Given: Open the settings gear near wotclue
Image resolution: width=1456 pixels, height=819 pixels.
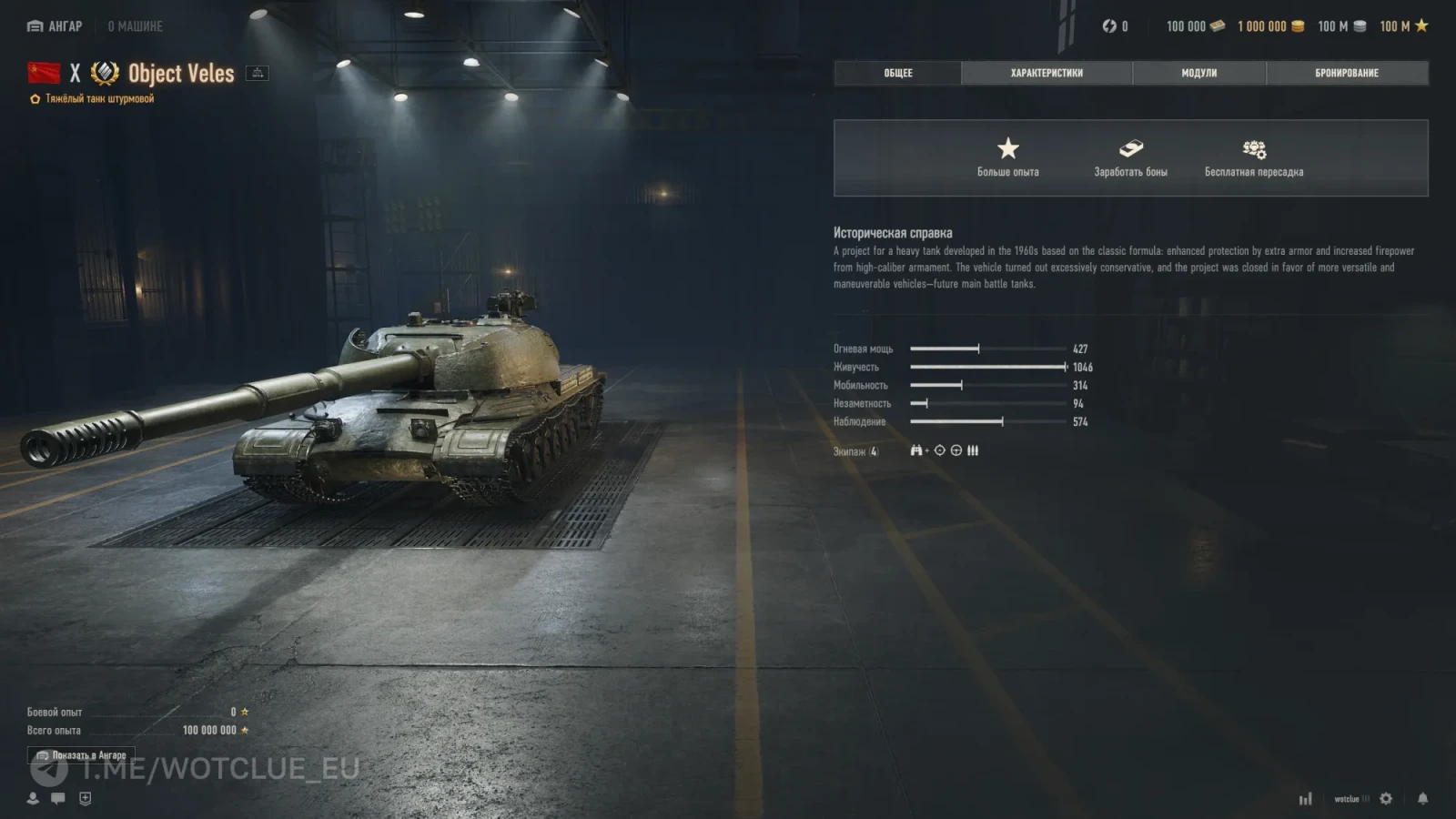Looking at the screenshot, I should pos(1385,798).
